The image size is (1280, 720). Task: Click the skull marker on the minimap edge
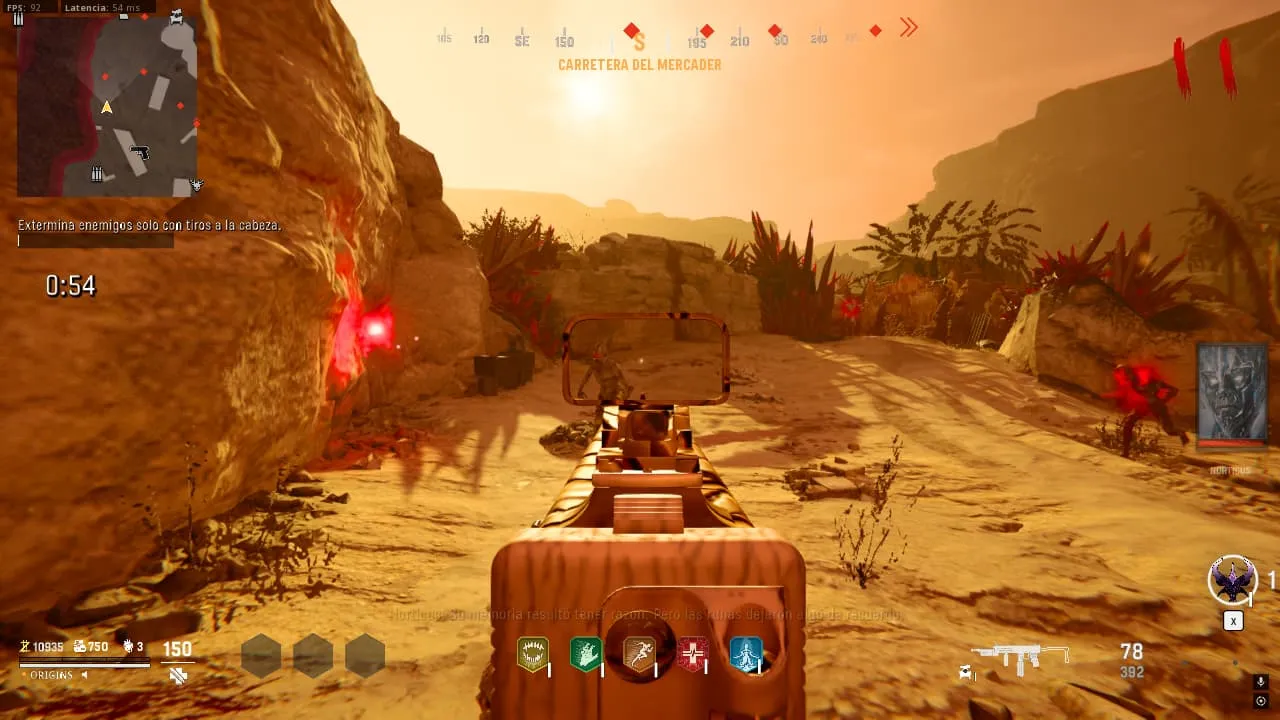click(x=197, y=185)
